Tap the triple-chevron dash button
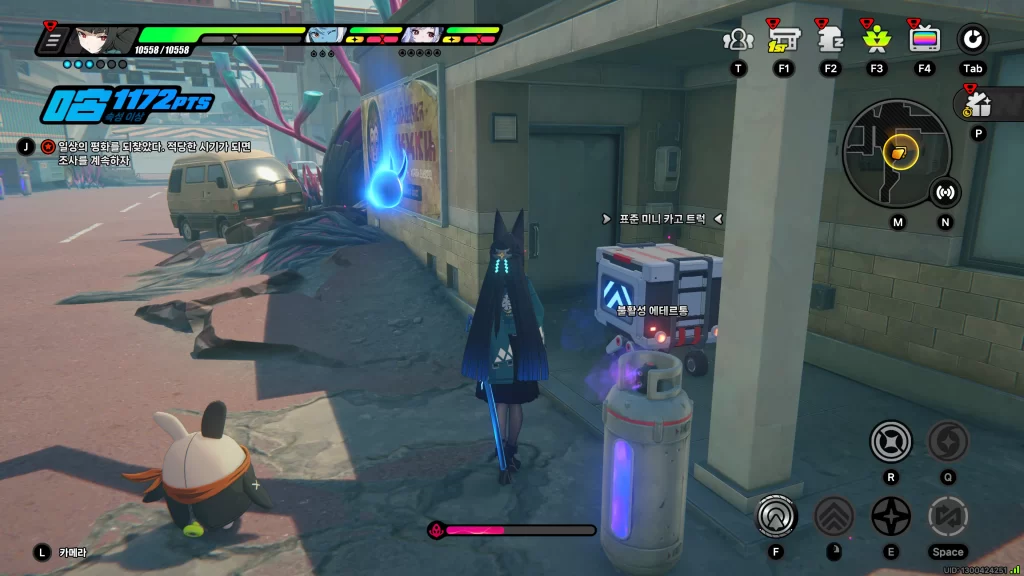The width and height of the screenshot is (1024, 576). 833,516
